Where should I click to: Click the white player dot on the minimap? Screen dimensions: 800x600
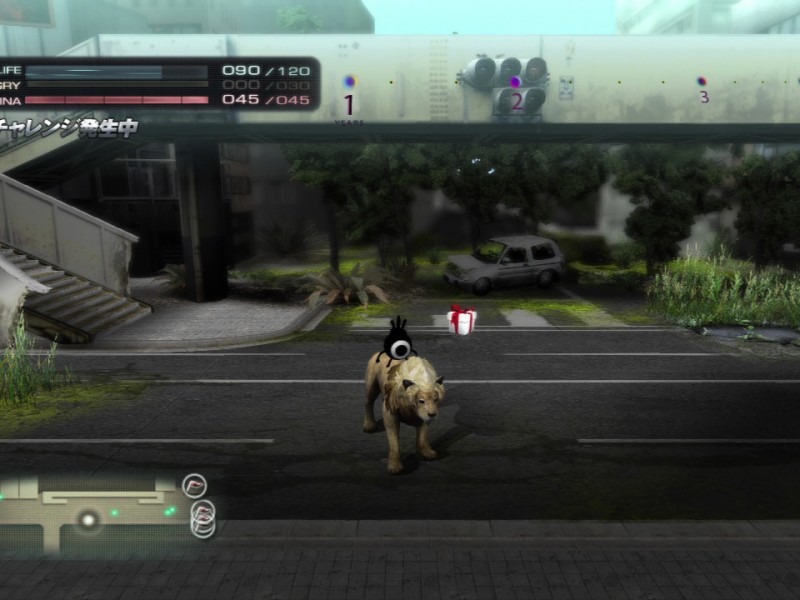[x=89, y=518]
